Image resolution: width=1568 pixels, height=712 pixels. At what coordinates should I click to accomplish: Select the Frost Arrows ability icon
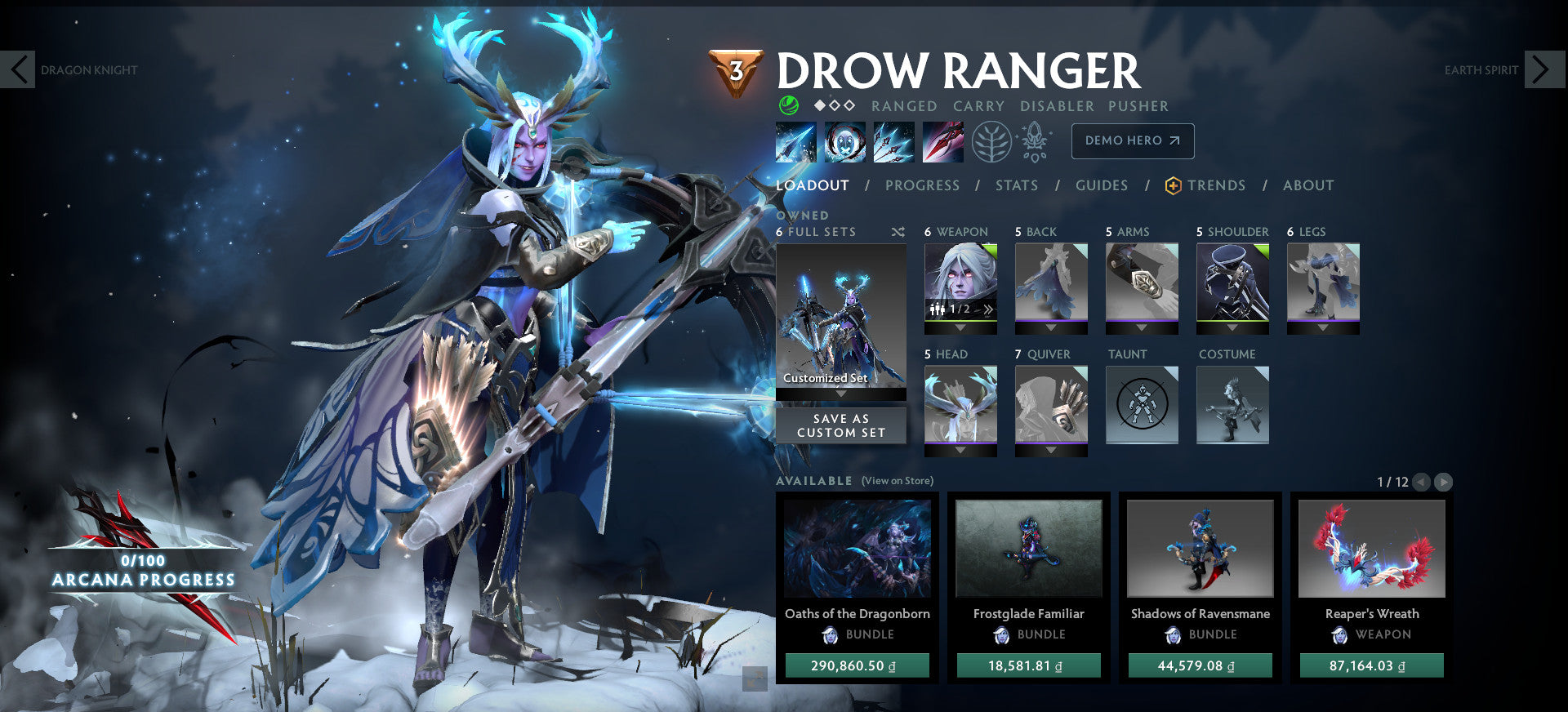(796, 141)
